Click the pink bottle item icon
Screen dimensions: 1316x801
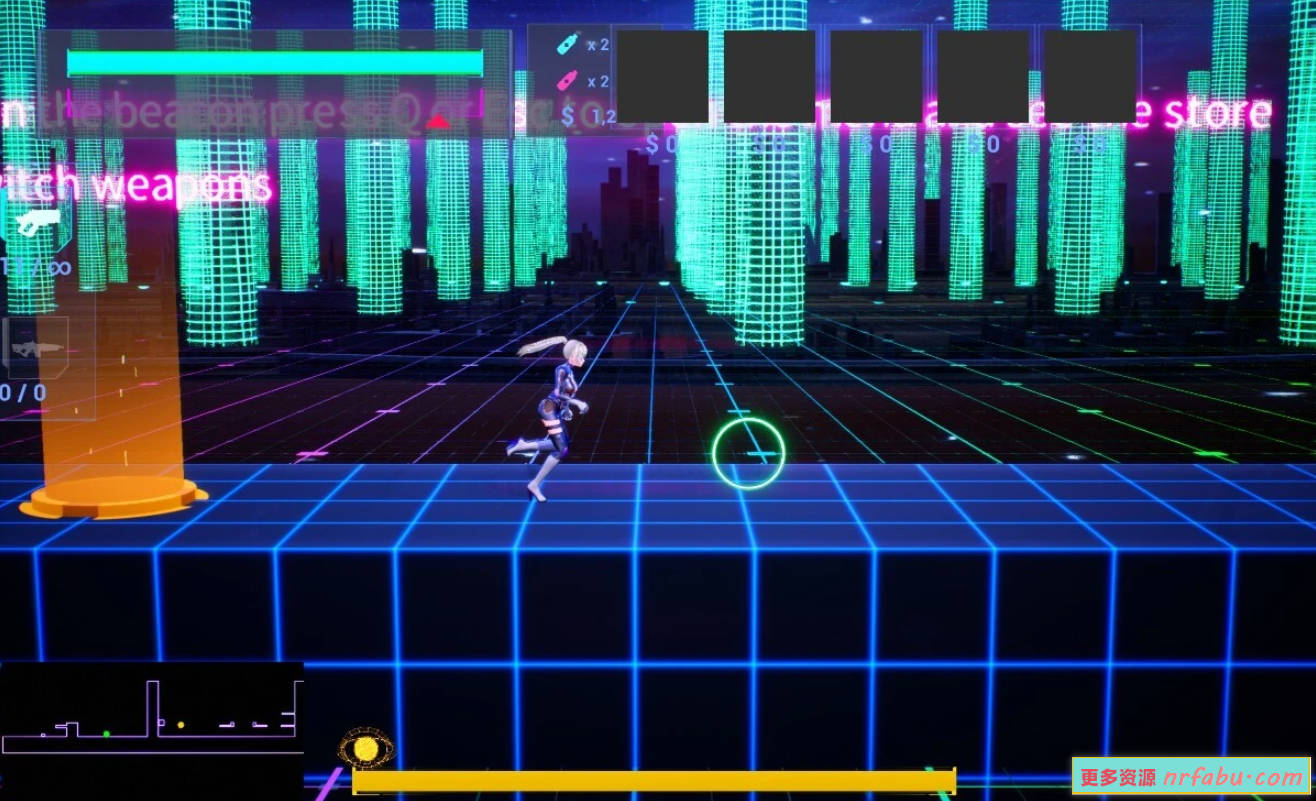click(x=566, y=78)
